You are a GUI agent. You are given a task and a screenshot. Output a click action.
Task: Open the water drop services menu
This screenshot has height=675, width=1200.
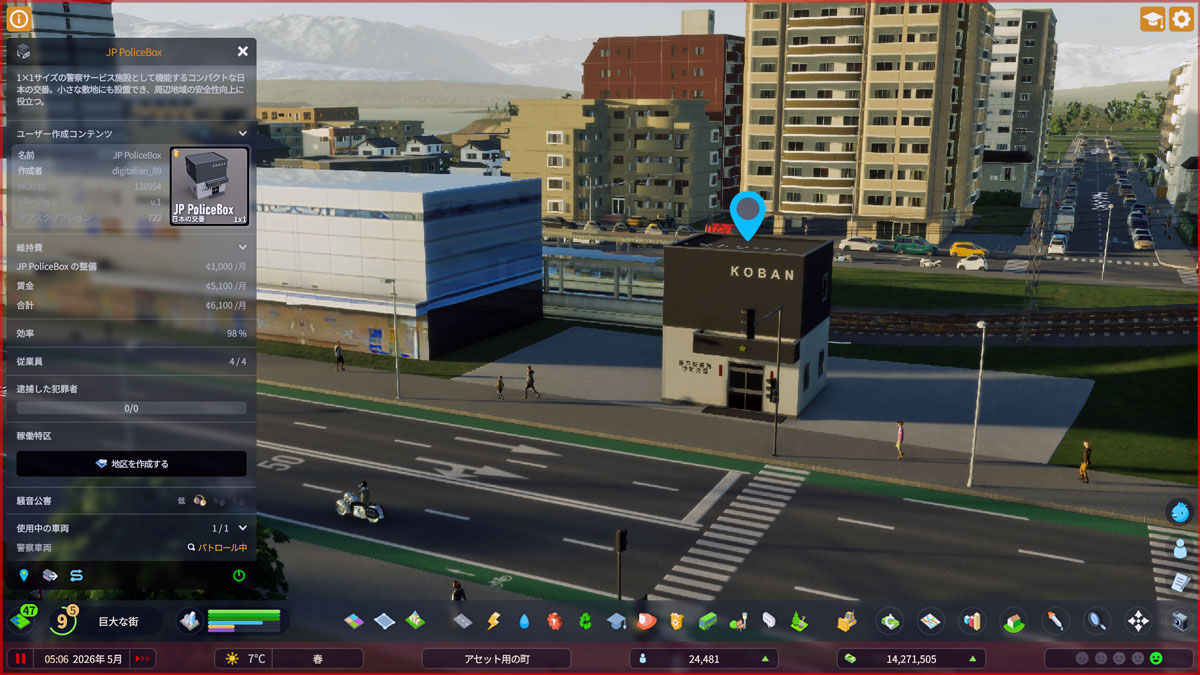[x=524, y=621]
